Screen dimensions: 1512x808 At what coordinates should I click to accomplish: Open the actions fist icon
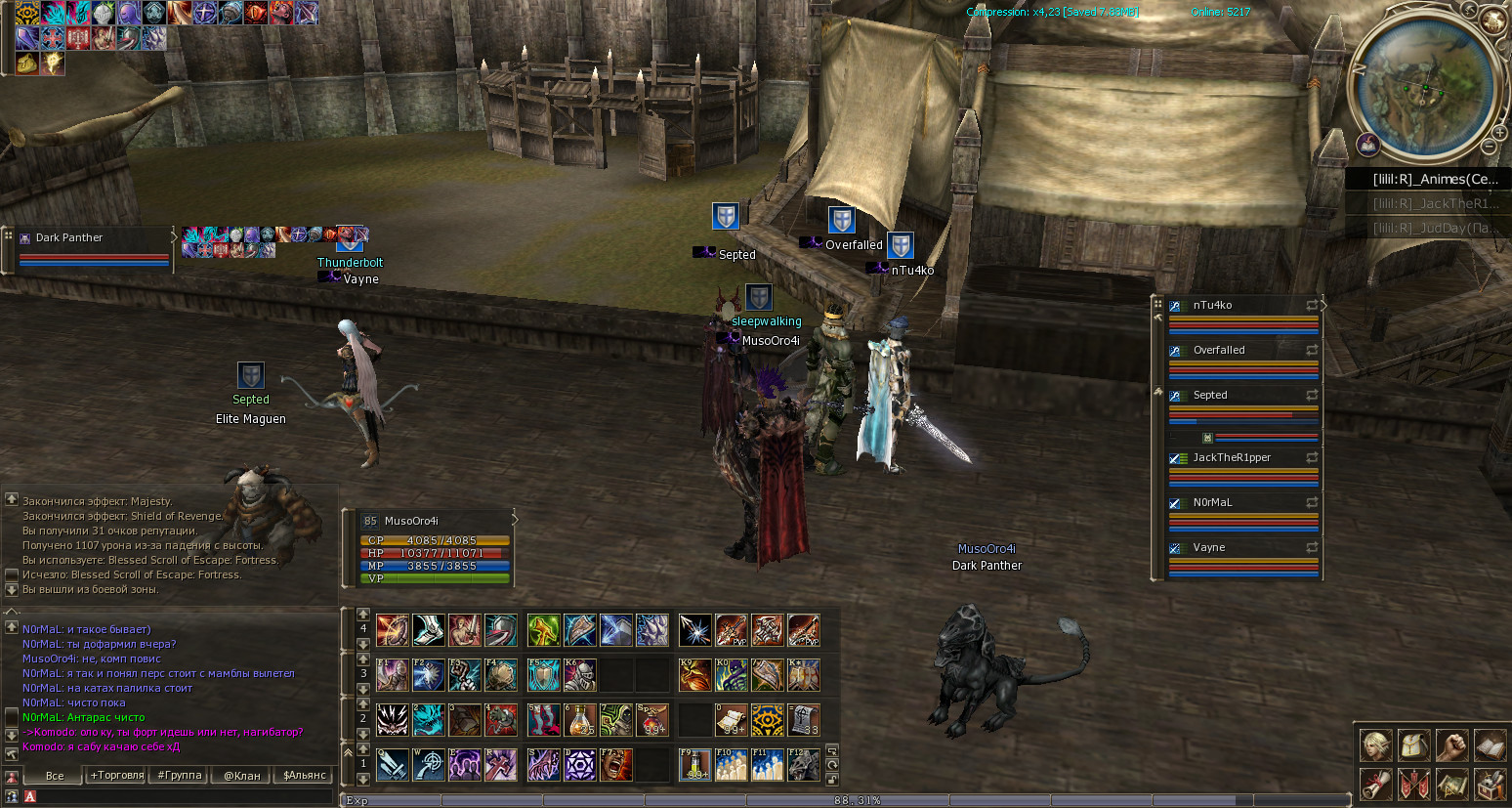(x=1452, y=745)
